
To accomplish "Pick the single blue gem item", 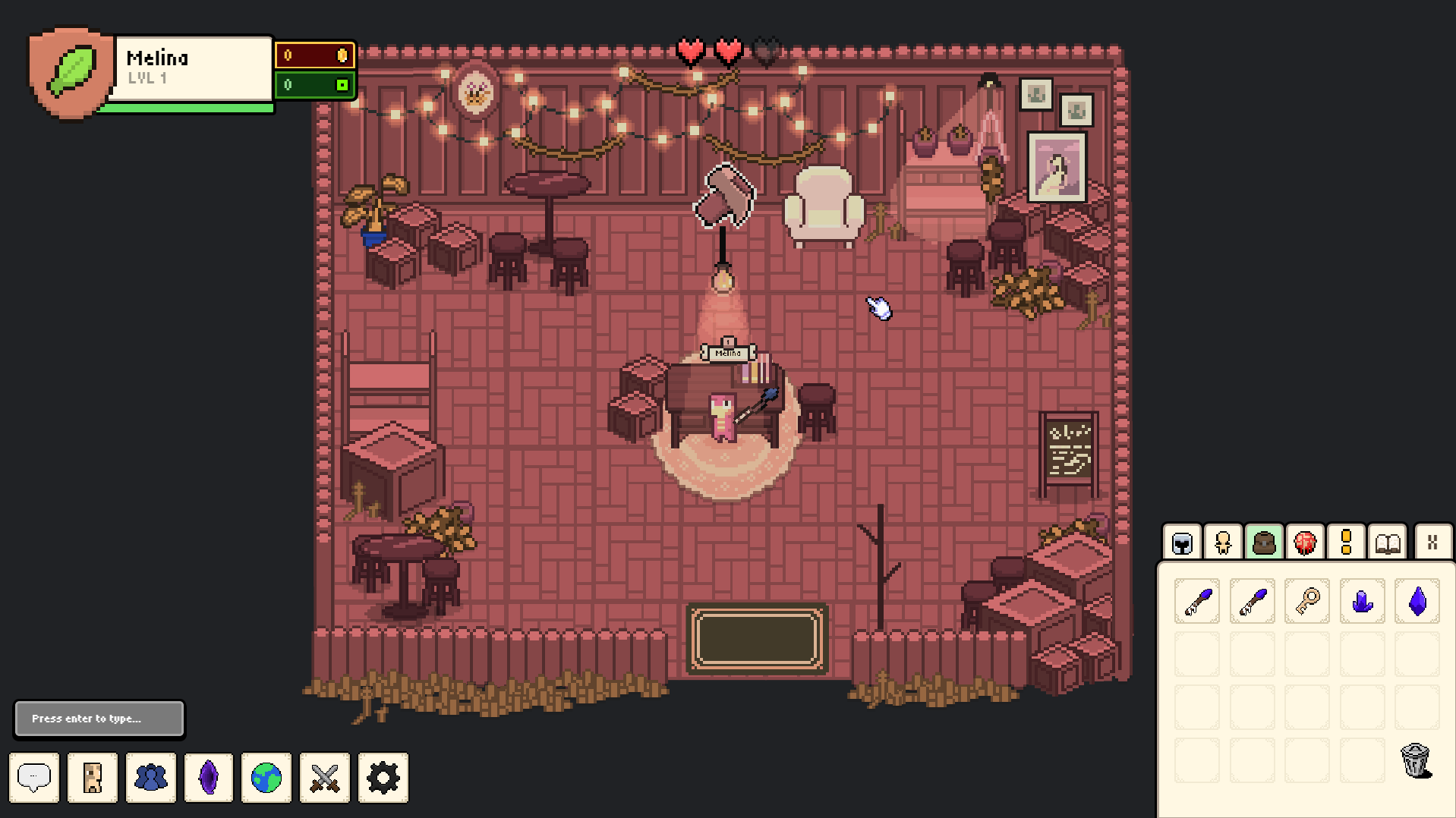I will pyautogui.click(x=1417, y=602).
